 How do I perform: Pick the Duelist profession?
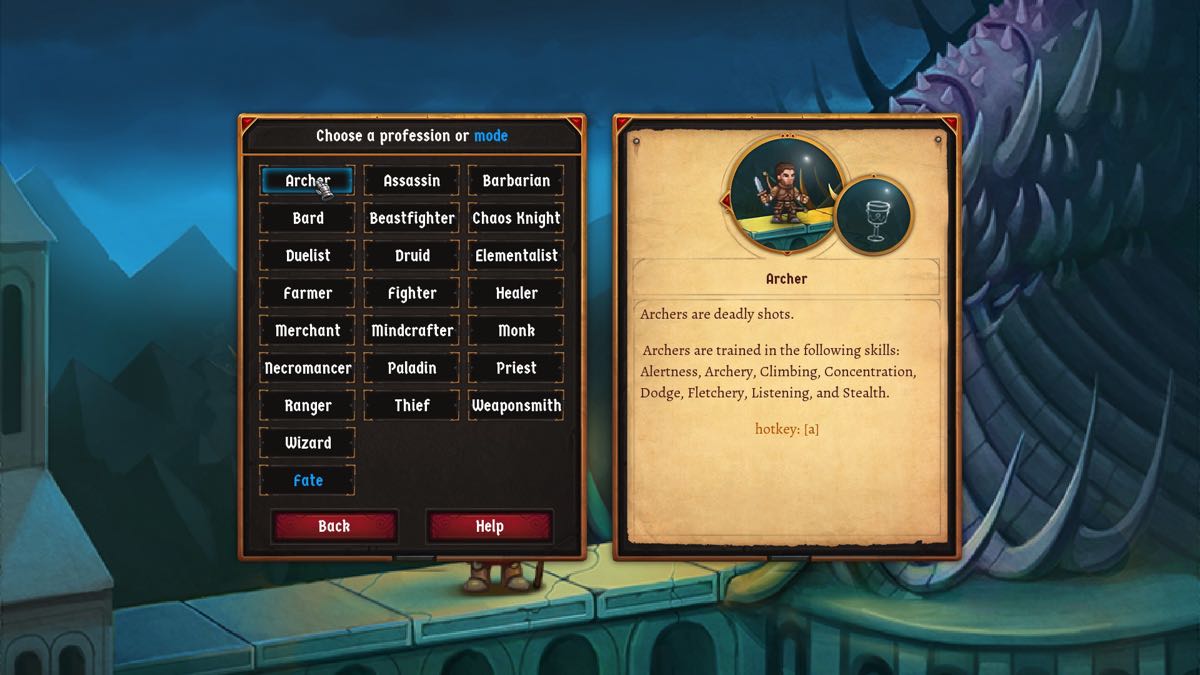[x=307, y=256]
